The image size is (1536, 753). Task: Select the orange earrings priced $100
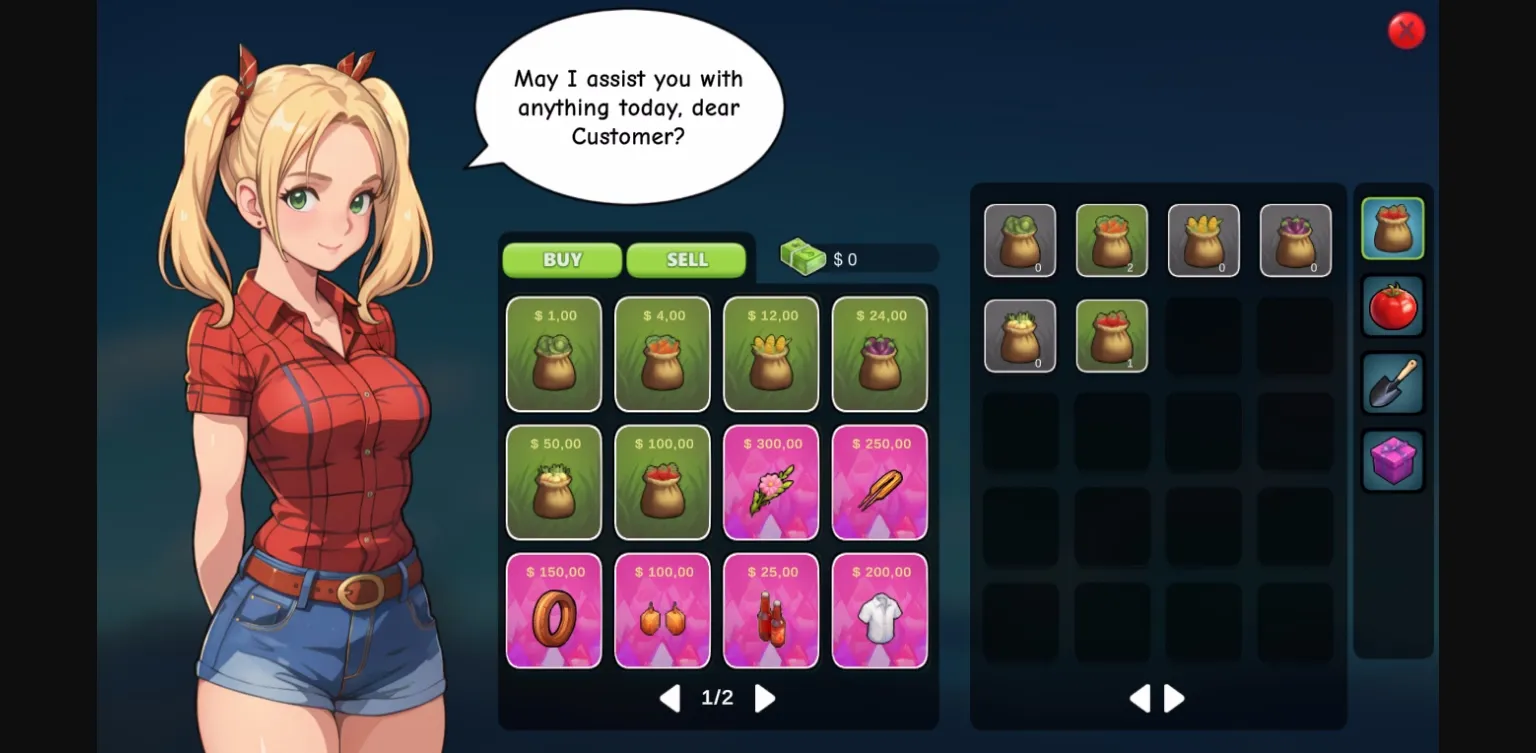[x=662, y=611]
